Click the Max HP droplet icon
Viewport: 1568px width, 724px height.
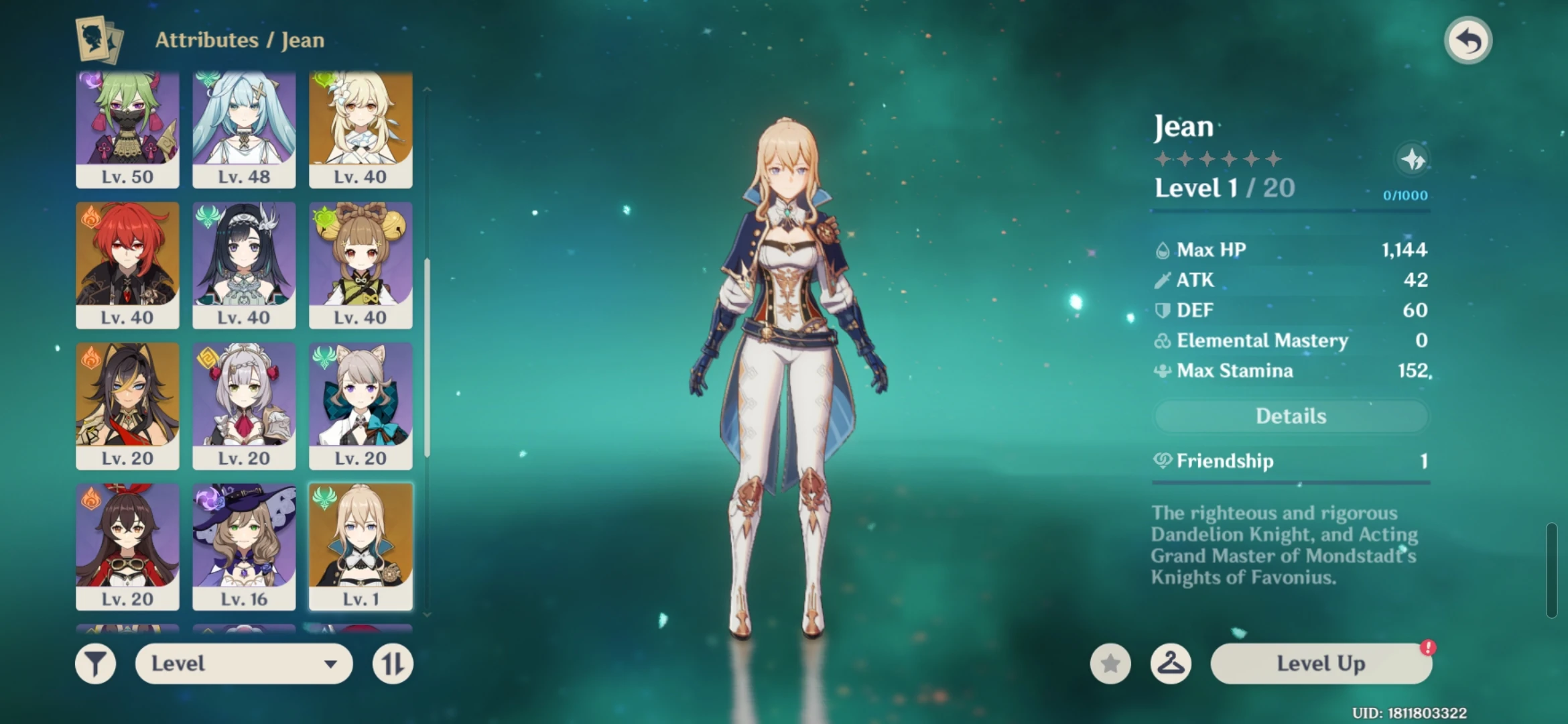point(1164,249)
